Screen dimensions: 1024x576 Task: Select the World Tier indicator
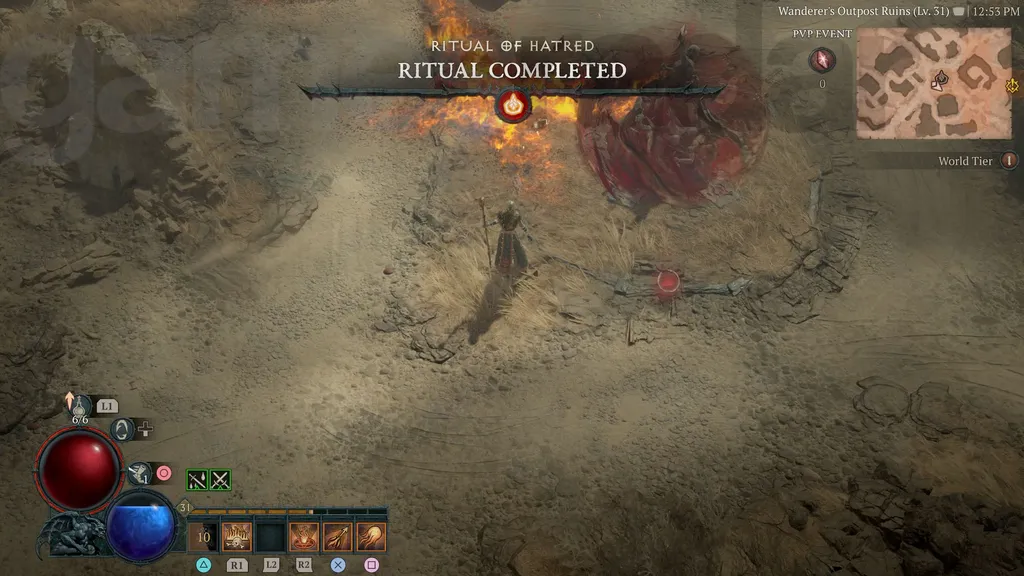click(1009, 160)
